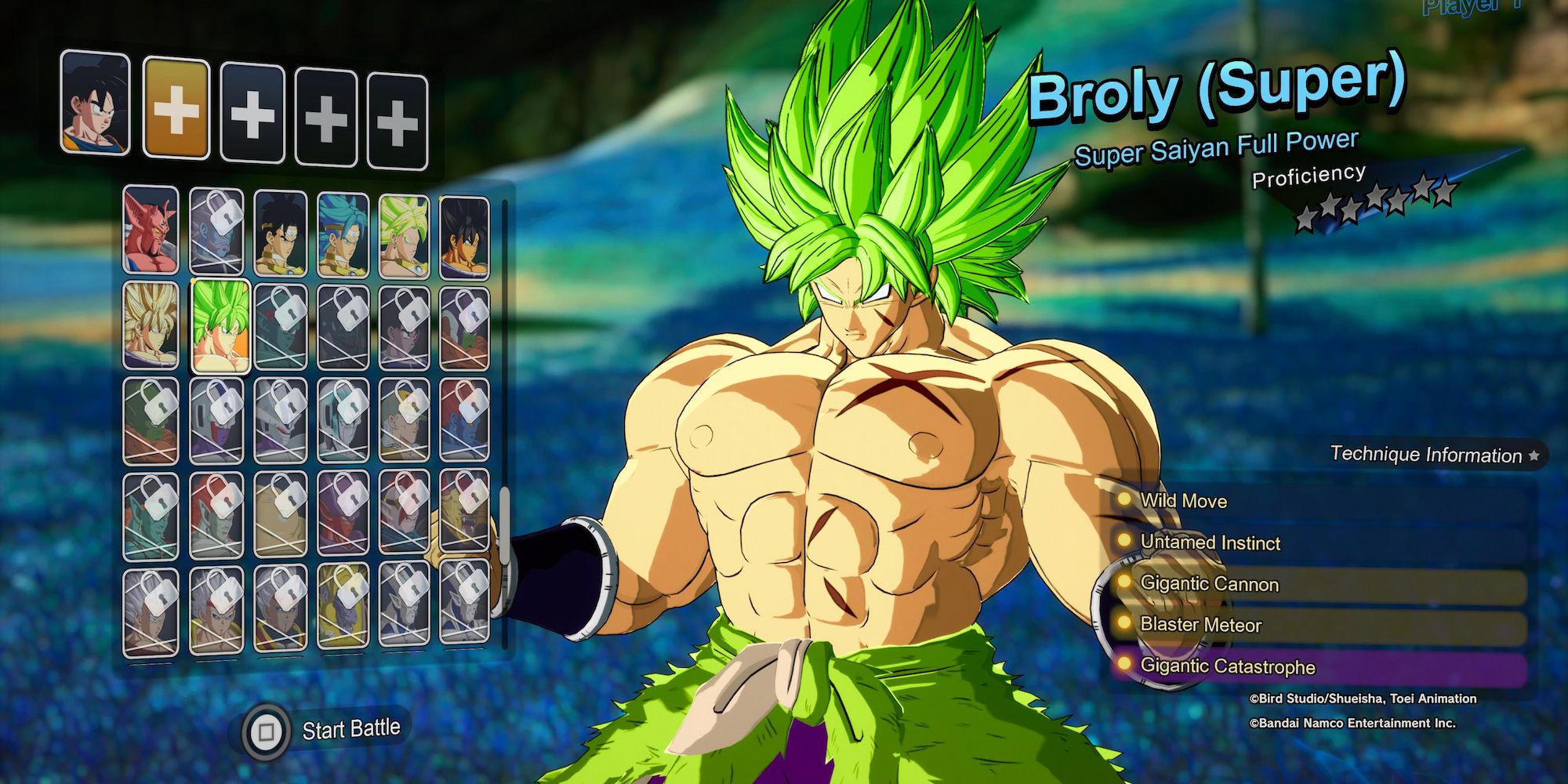Click the Goku portrait in the first team slot

pos(94,110)
